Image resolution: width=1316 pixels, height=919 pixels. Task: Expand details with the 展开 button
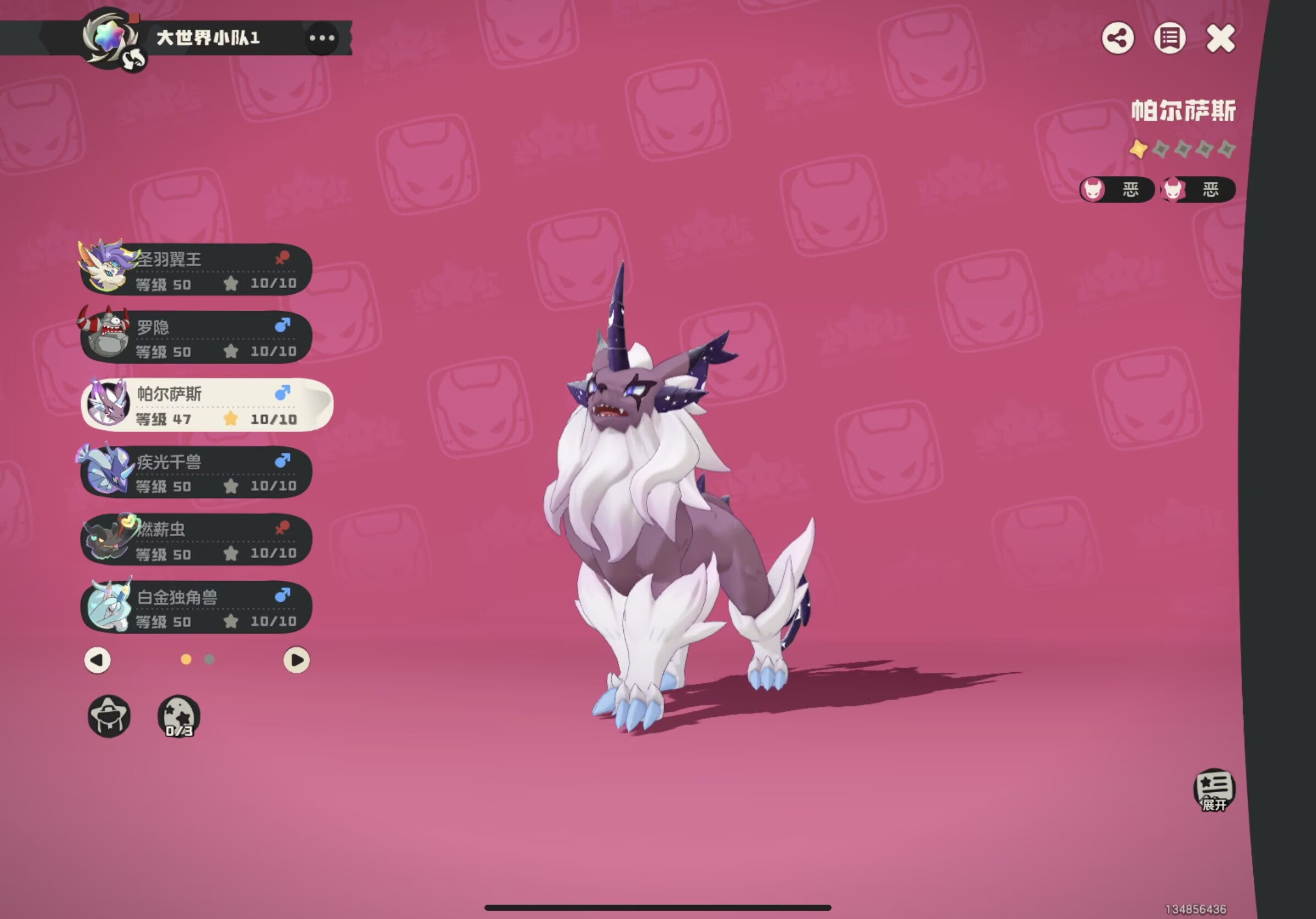coord(1214,790)
